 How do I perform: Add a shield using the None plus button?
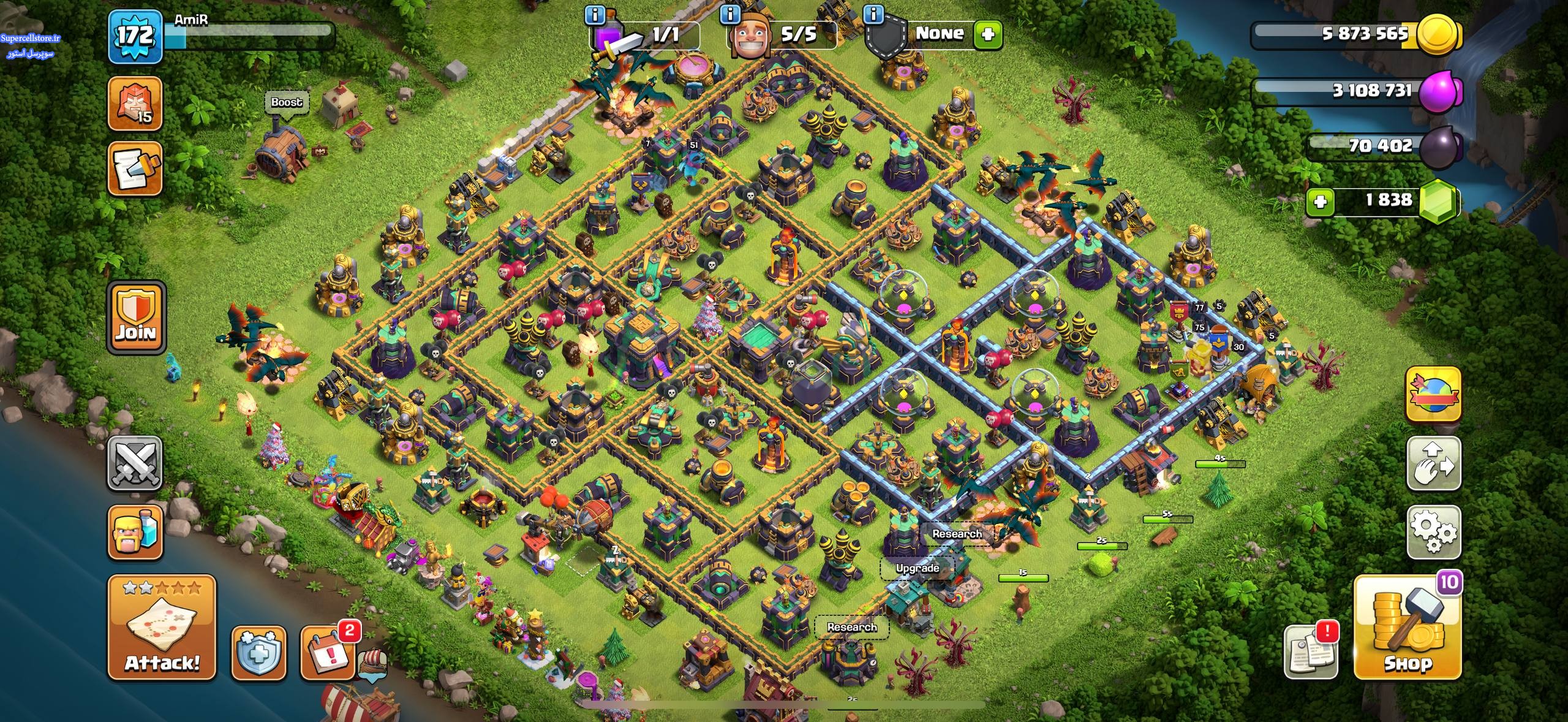click(x=987, y=34)
